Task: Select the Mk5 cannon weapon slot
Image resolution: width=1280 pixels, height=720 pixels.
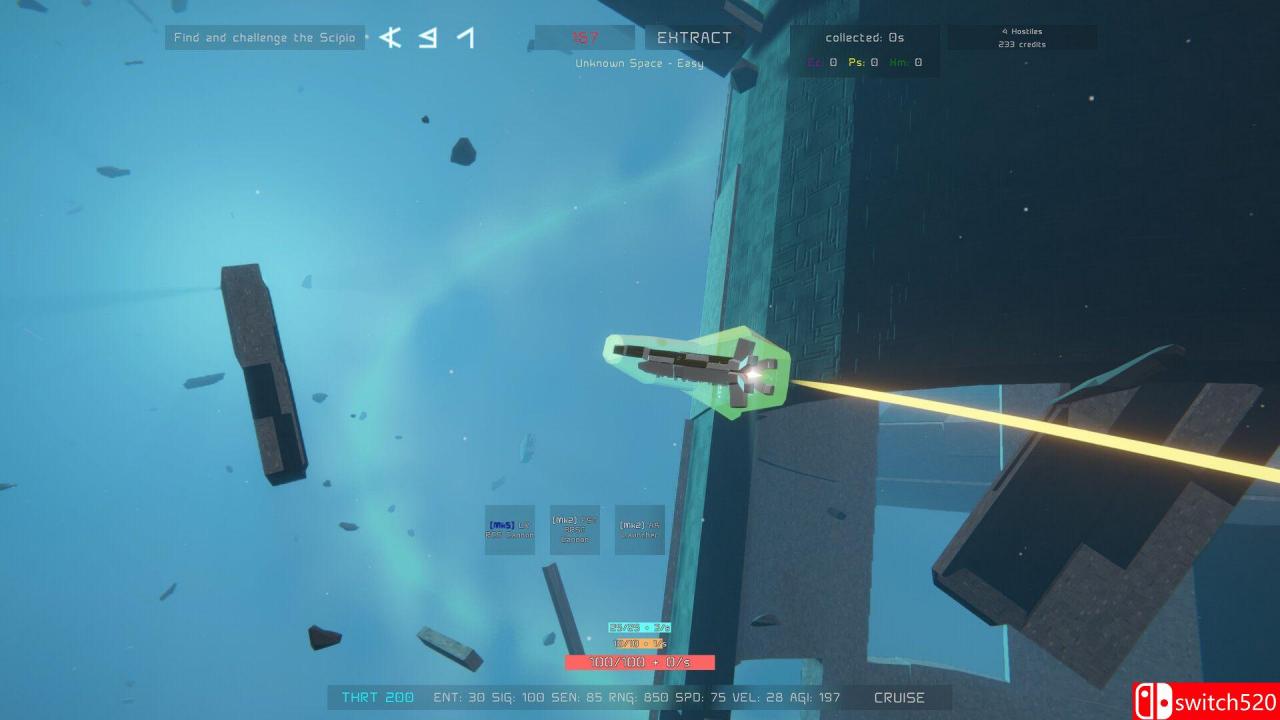Action: pos(510,530)
